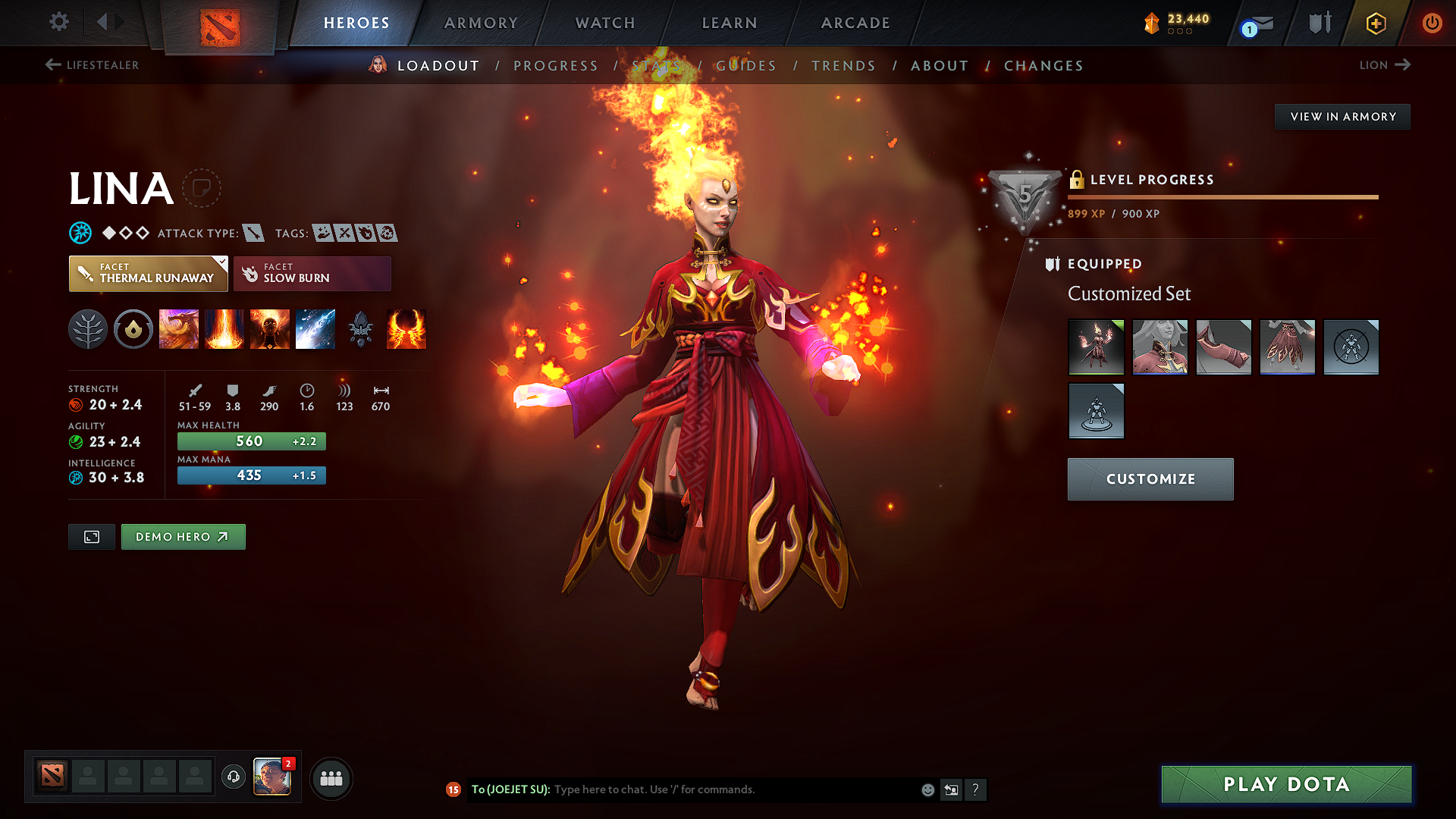Viewport: 1456px width, 819px height.
Task: Click the Dota Plus hexagon icon
Action: 1375,23
